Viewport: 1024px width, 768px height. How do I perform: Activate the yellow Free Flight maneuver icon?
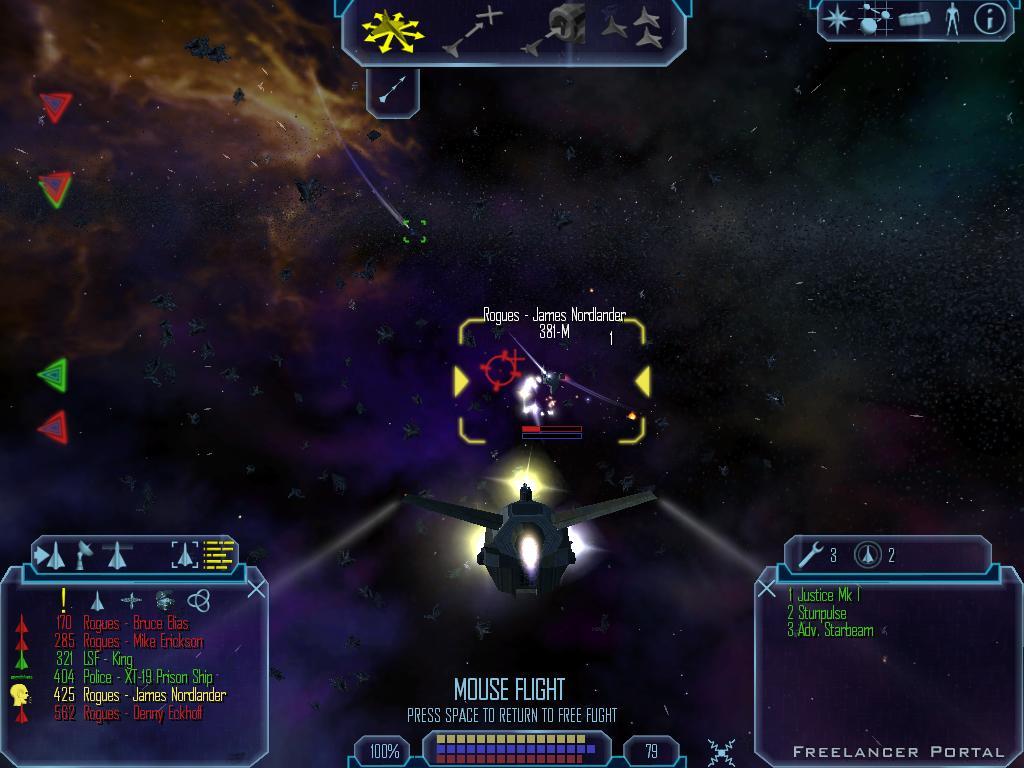[392, 30]
